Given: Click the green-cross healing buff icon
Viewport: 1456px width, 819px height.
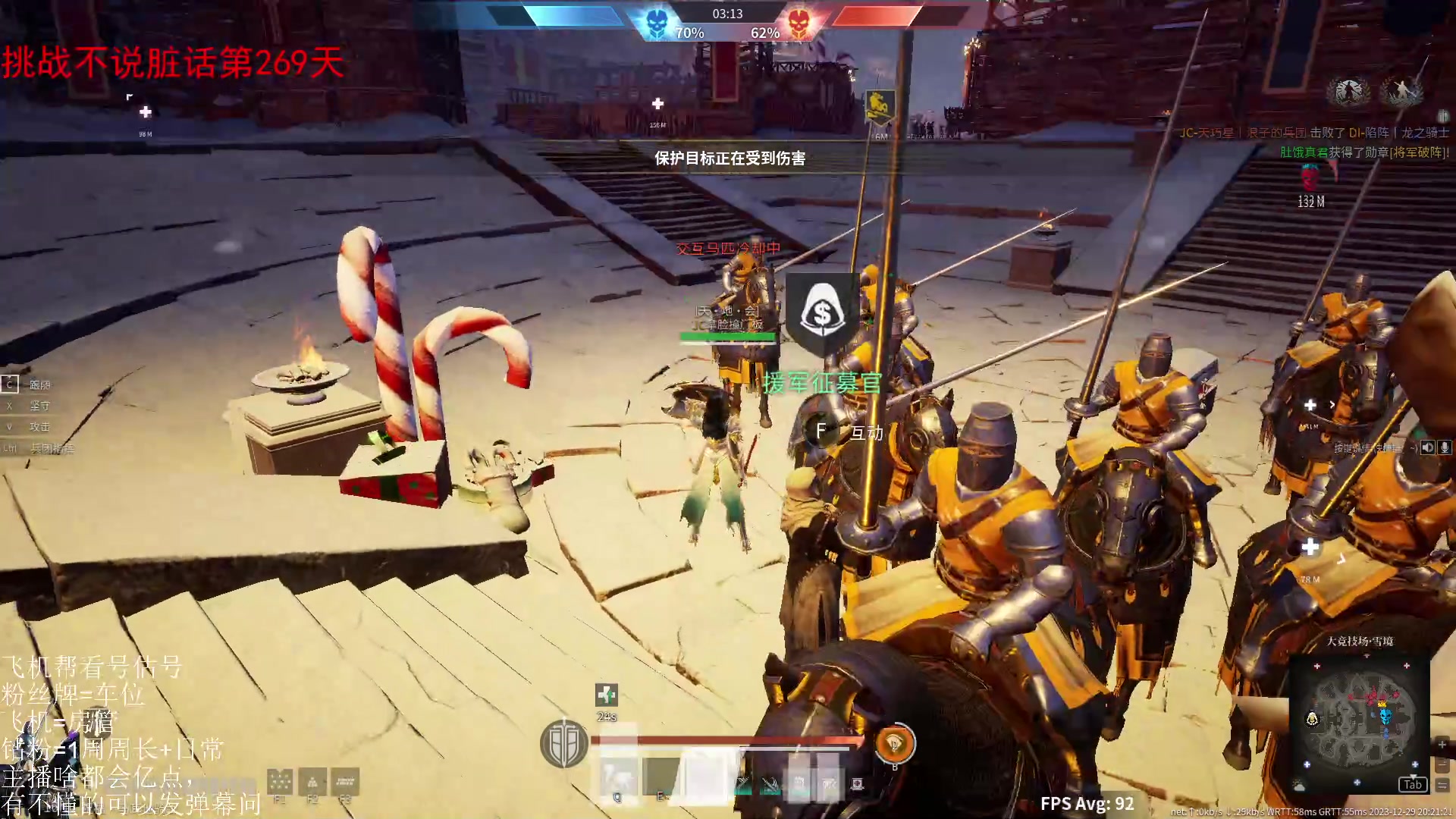Looking at the screenshot, I should pos(607,695).
